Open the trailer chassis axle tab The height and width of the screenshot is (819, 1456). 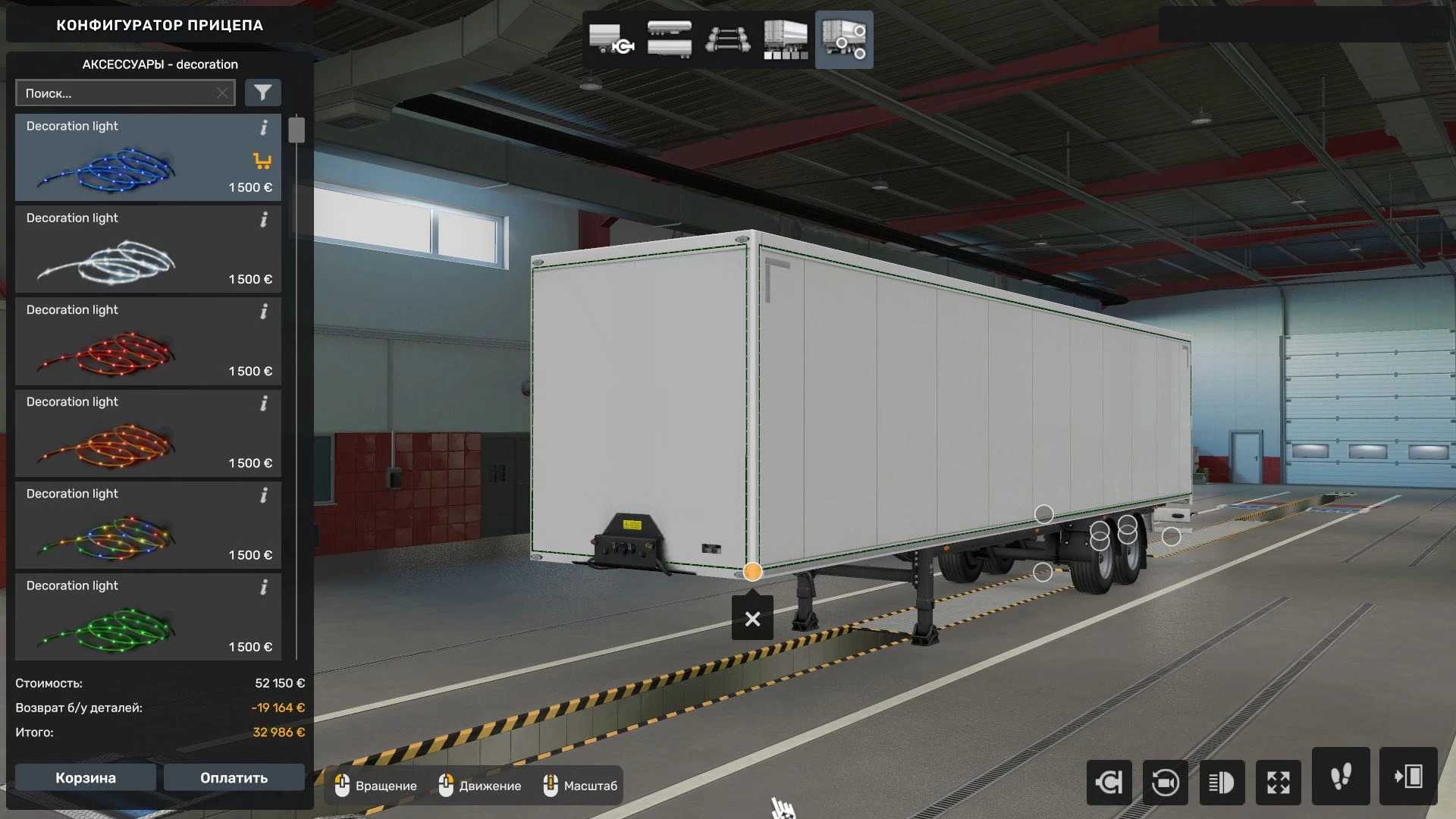728,39
